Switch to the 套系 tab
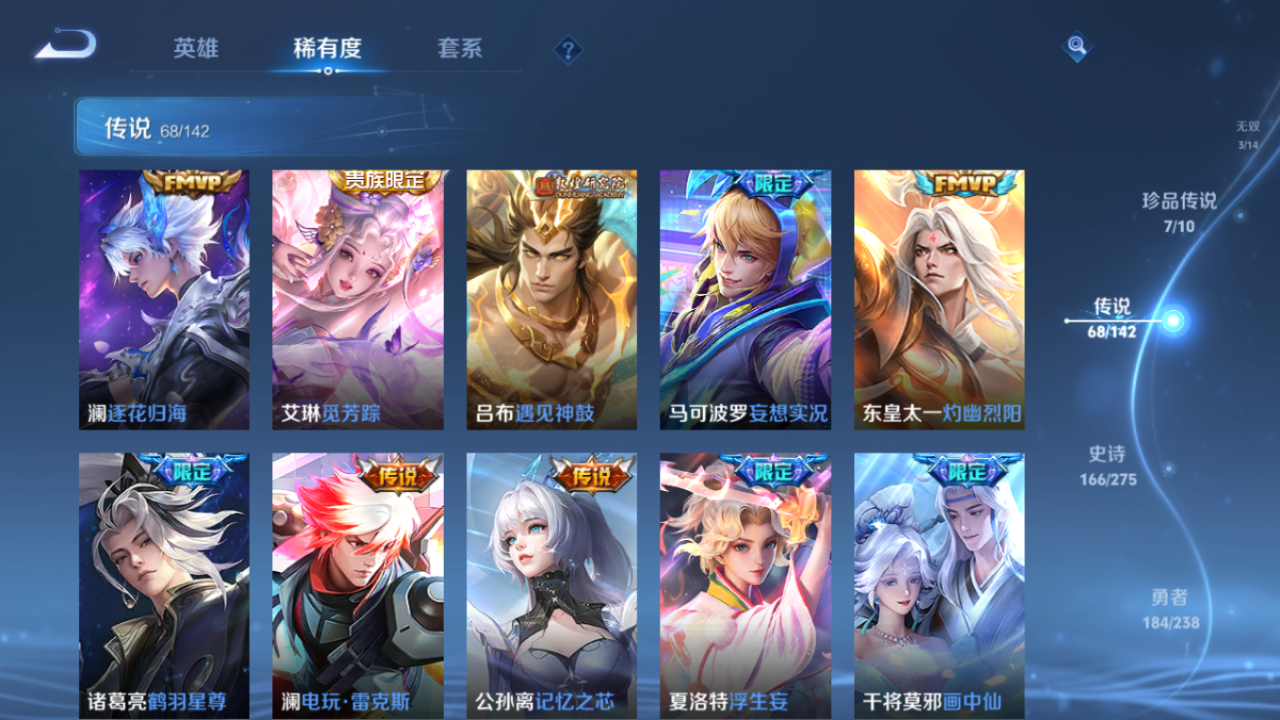This screenshot has width=1280, height=720. click(462, 47)
